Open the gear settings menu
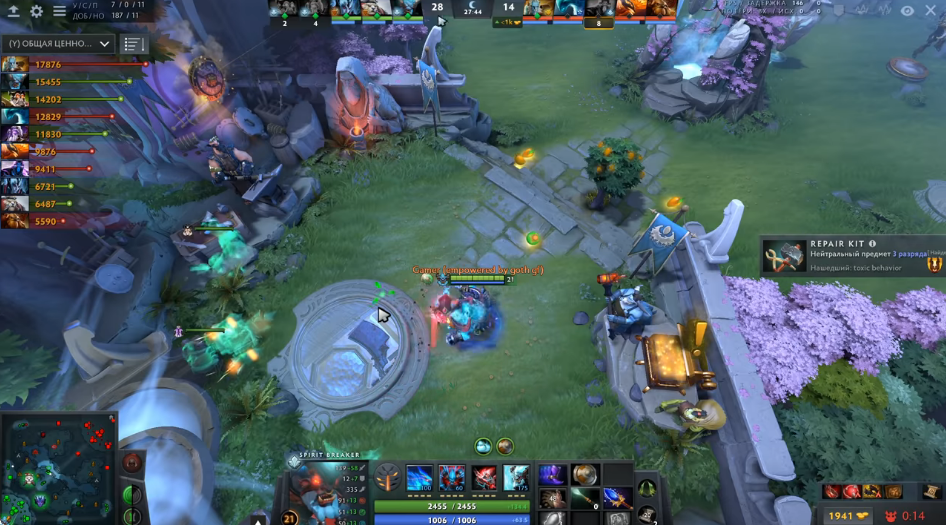The height and width of the screenshot is (525, 946). coord(37,11)
